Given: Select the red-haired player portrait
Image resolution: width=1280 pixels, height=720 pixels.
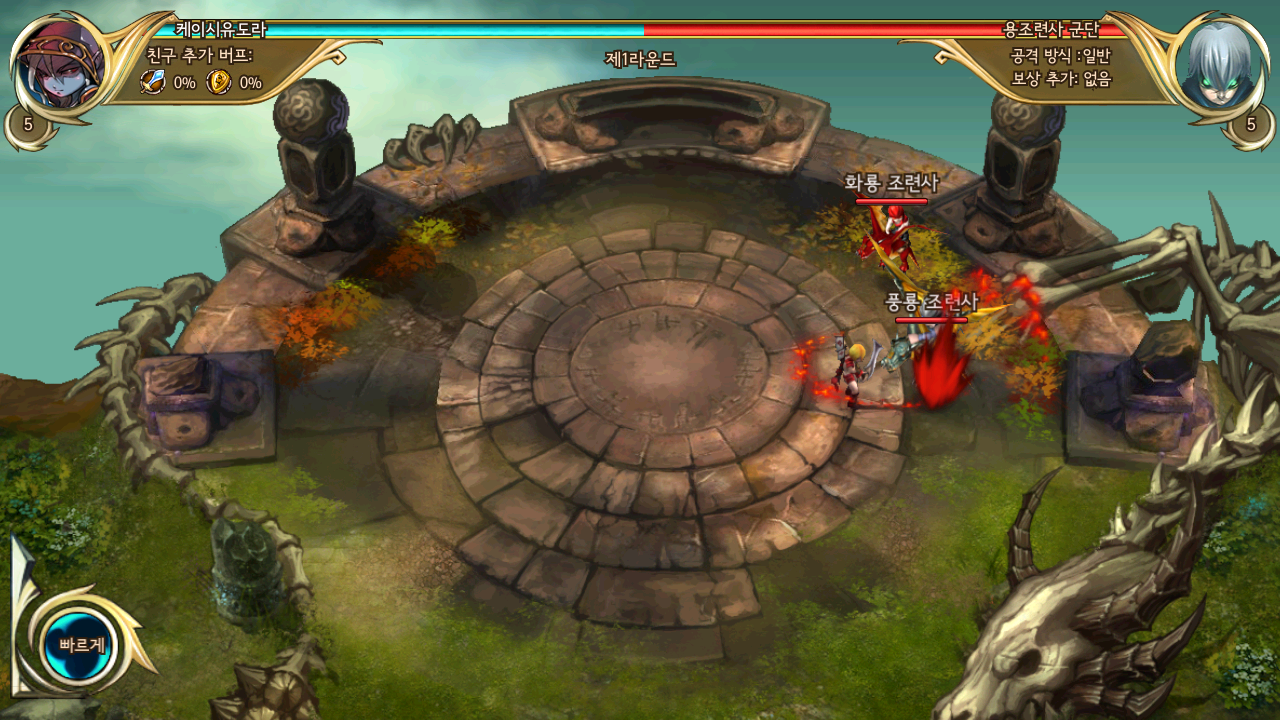Looking at the screenshot, I should pyautogui.click(x=60, y=67).
